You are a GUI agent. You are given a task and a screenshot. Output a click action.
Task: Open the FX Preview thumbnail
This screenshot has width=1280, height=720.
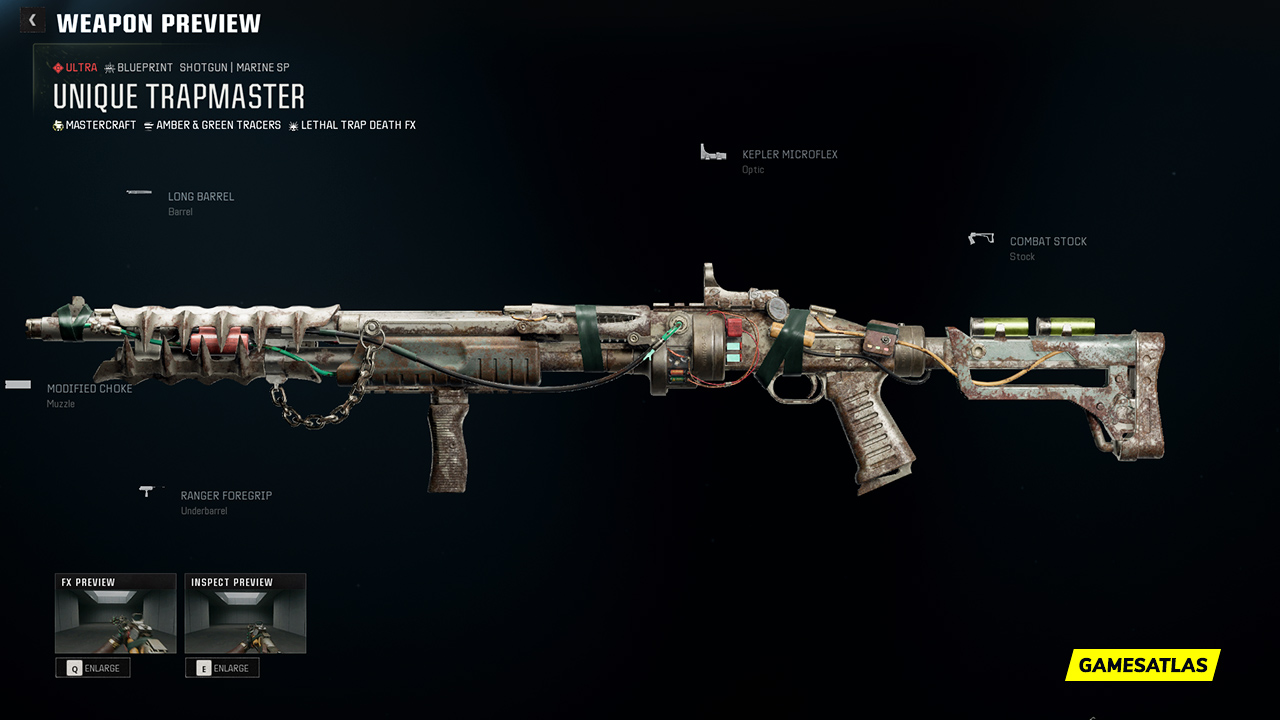tap(116, 613)
